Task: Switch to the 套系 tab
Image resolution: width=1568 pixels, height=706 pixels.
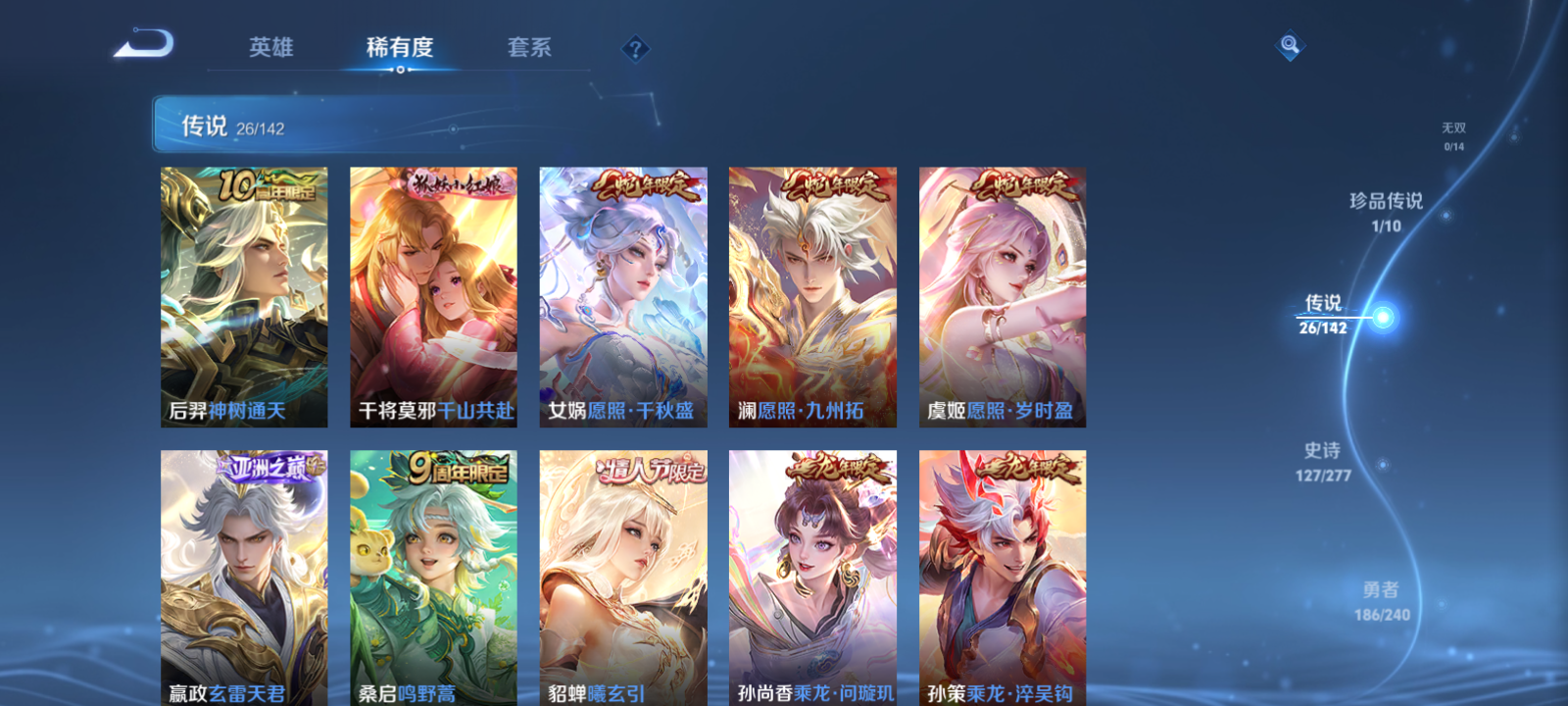Action: (x=529, y=46)
